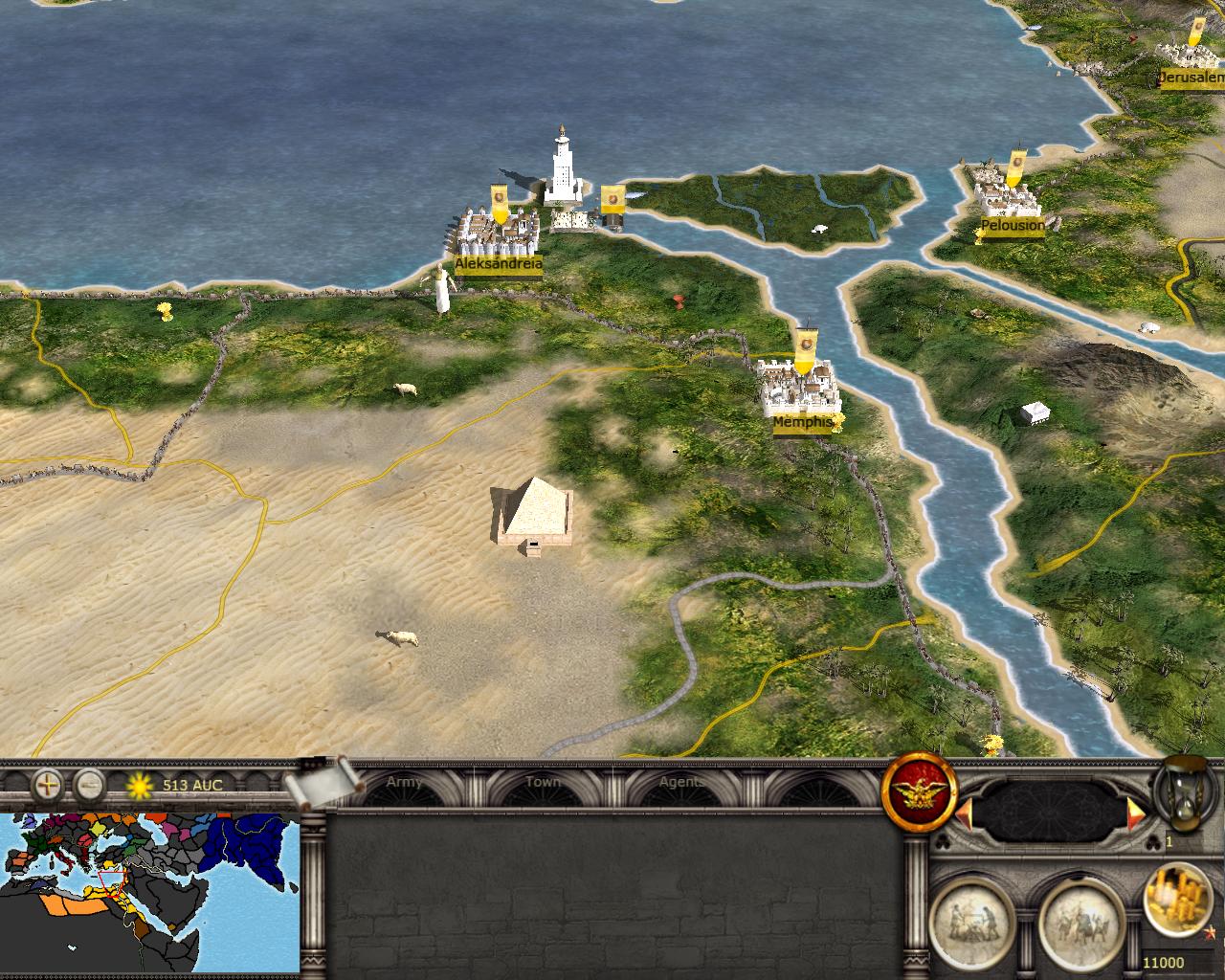Screen dimensions: 1225x980
Task: Switch to the Army tab
Action: coord(404,783)
